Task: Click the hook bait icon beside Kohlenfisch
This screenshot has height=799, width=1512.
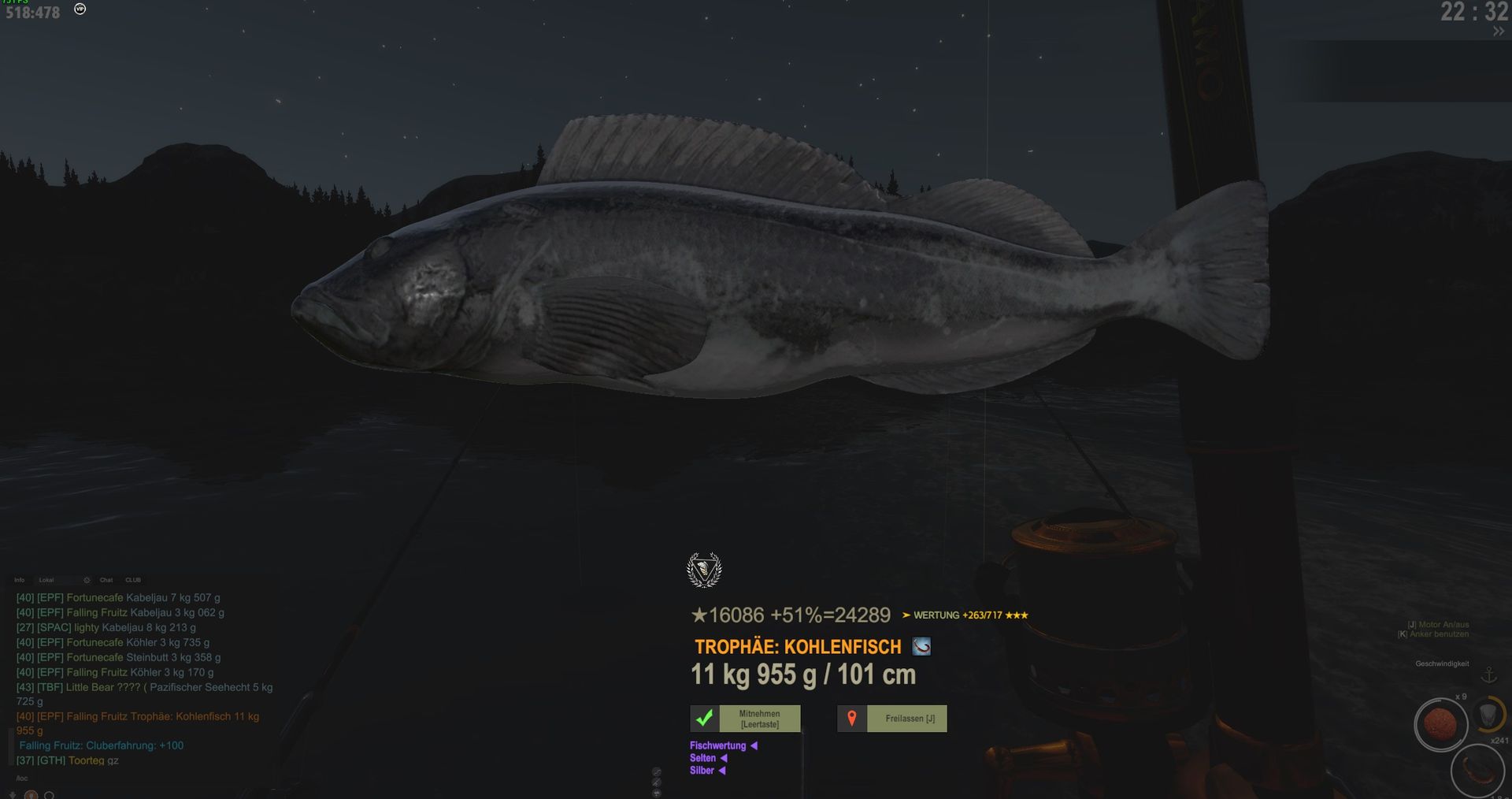Action: 921,647
